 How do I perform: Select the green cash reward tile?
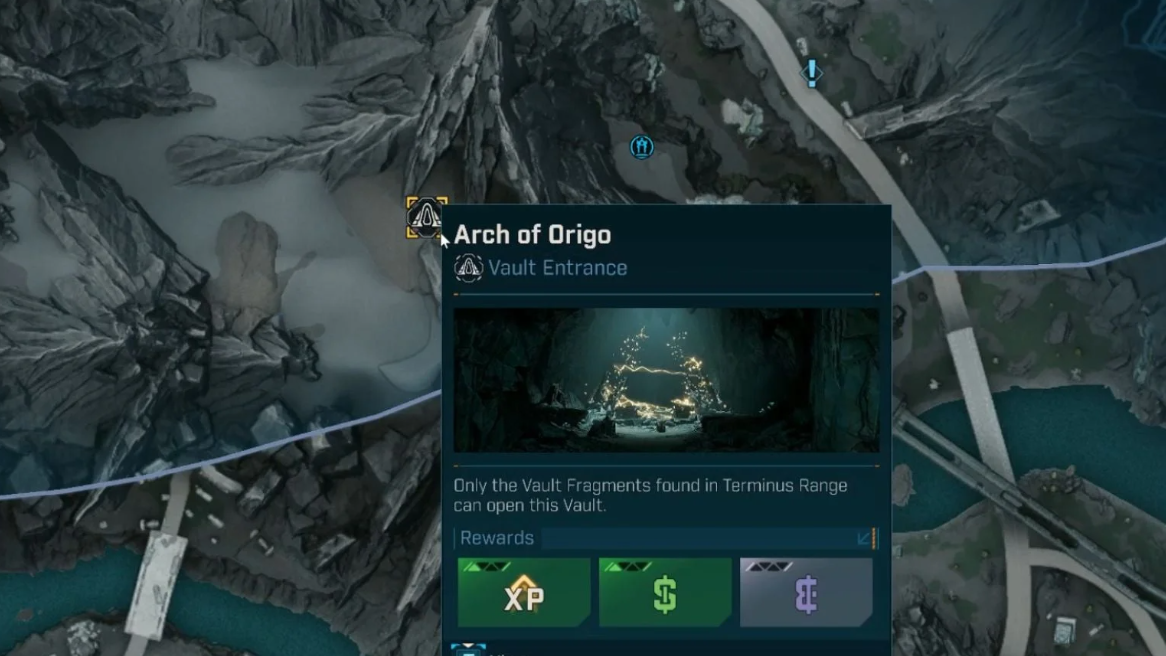[665, 593]
